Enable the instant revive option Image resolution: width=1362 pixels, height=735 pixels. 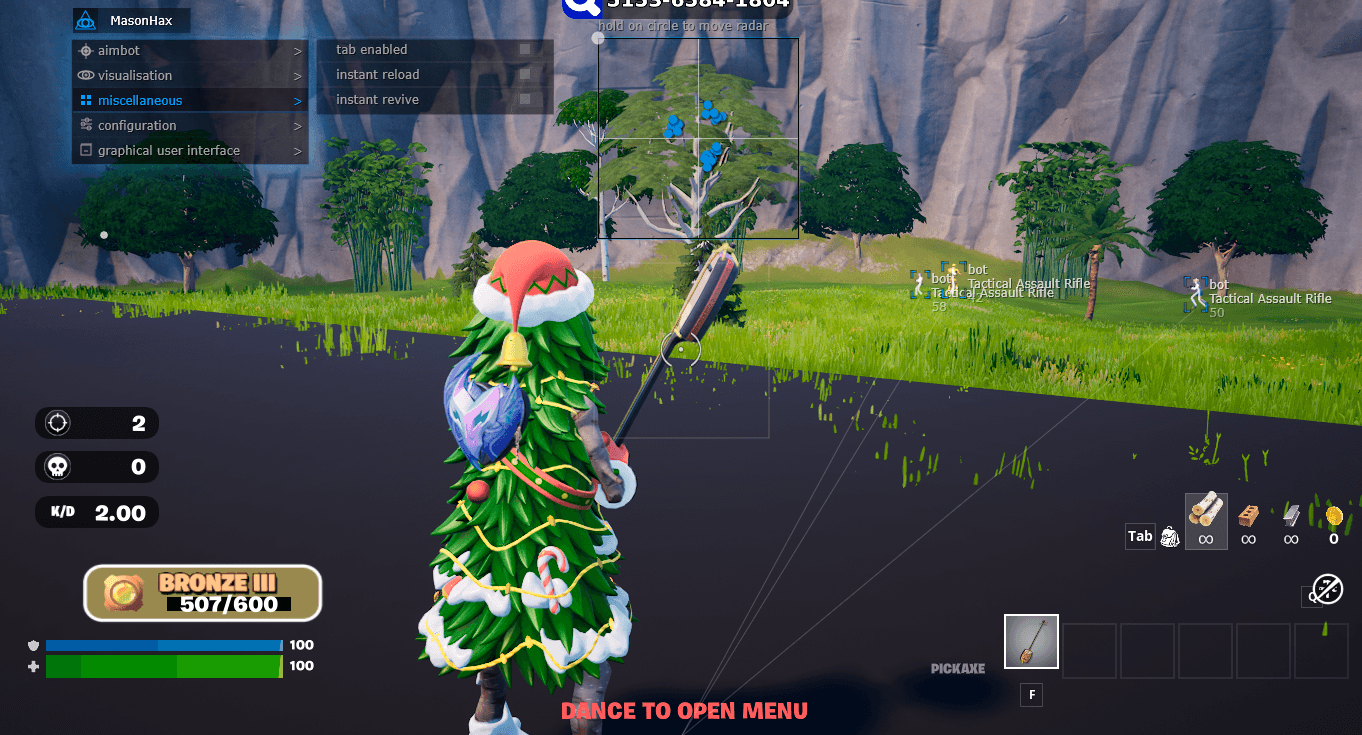pos(527,99)
